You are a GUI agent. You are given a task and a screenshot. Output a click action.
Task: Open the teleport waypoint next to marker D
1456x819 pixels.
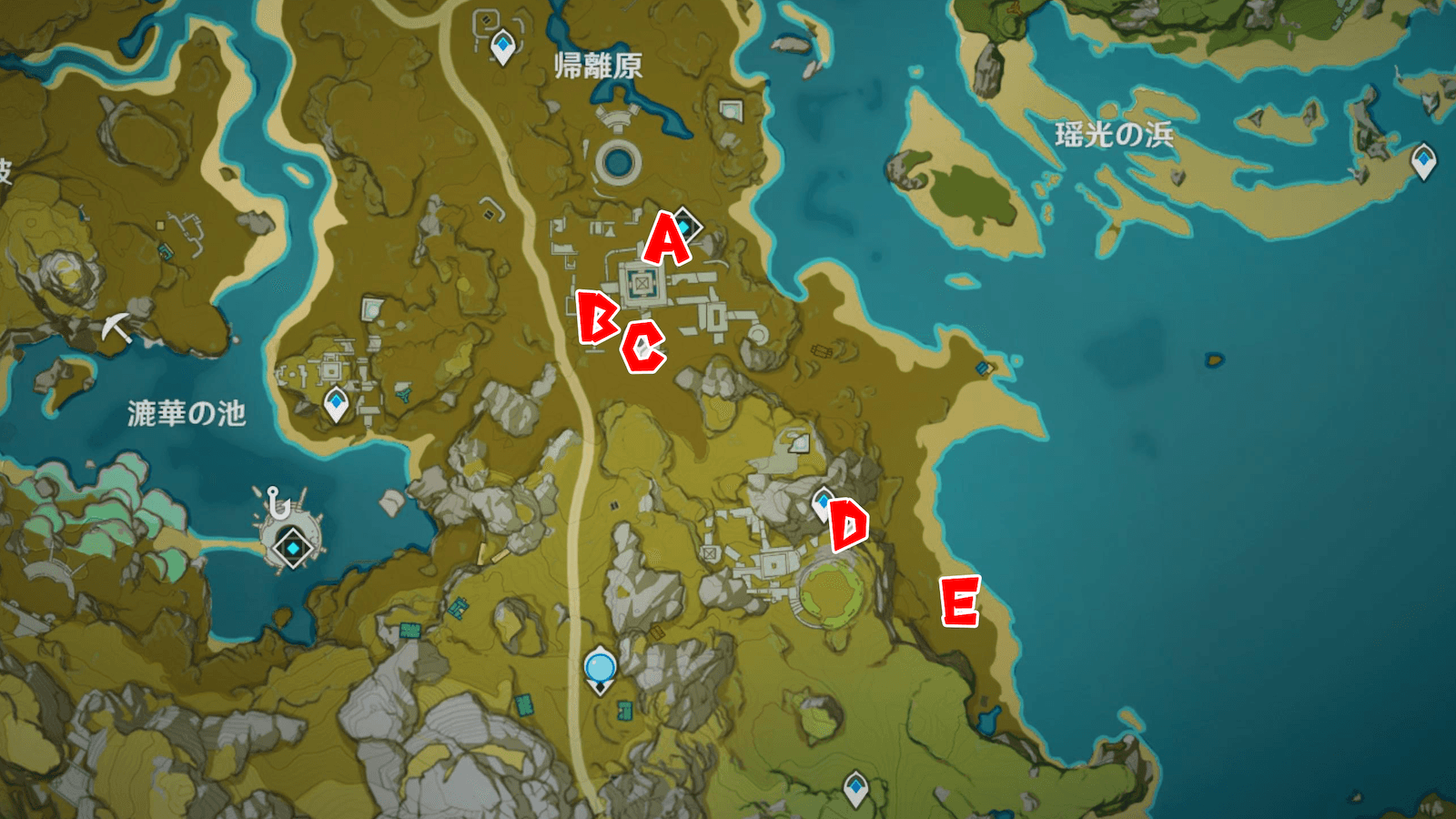click(822, 501)
